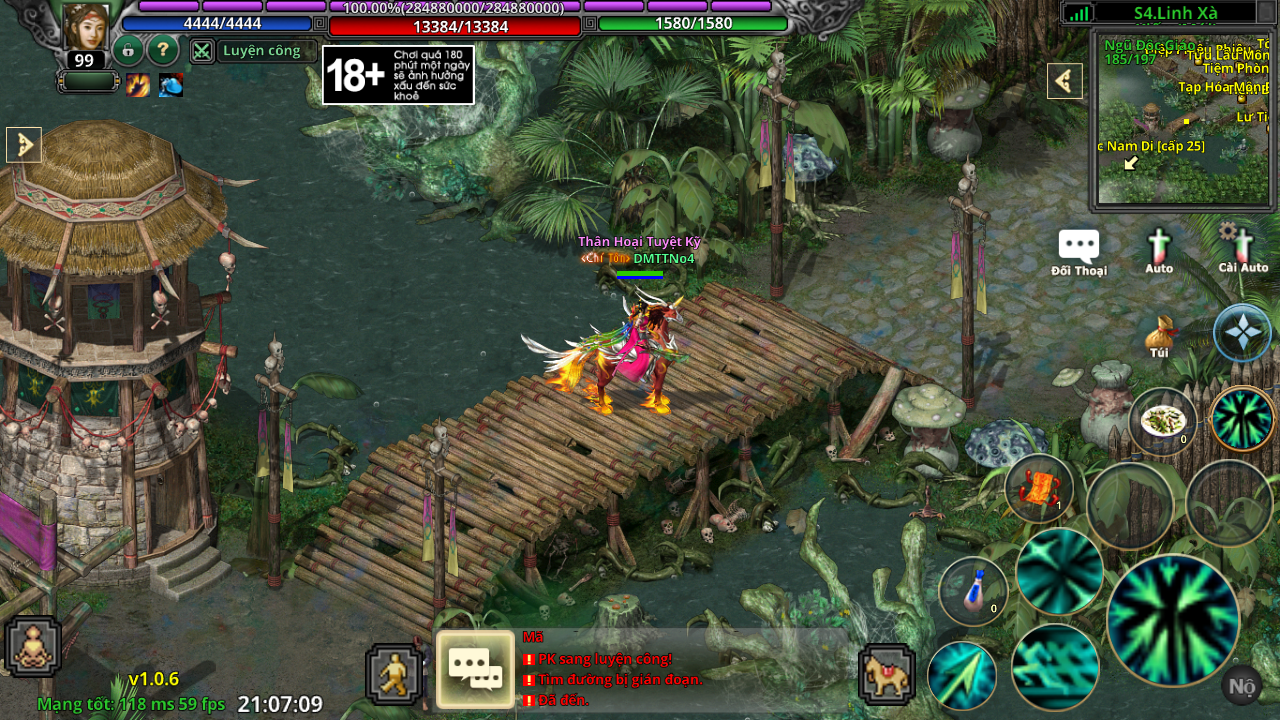Open the help question mark bubble
The height and width of the screenshot is (720, 1280).
(x=163, y=51)
